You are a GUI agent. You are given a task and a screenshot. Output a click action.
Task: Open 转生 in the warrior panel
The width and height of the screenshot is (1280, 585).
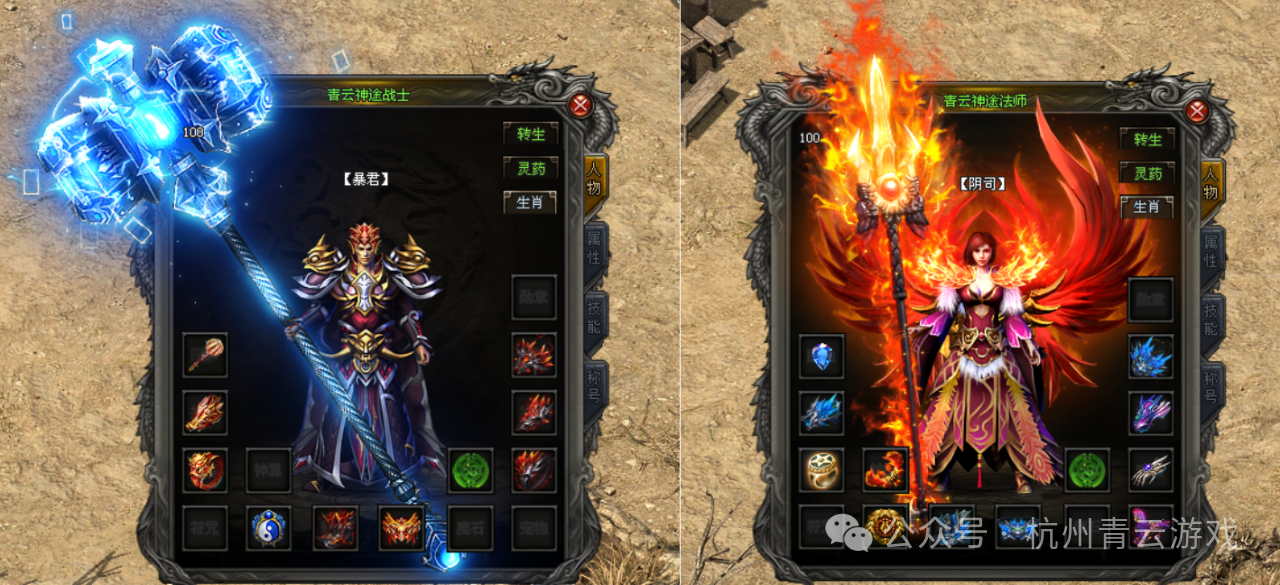pyautogui.click(x=531, y=134)
